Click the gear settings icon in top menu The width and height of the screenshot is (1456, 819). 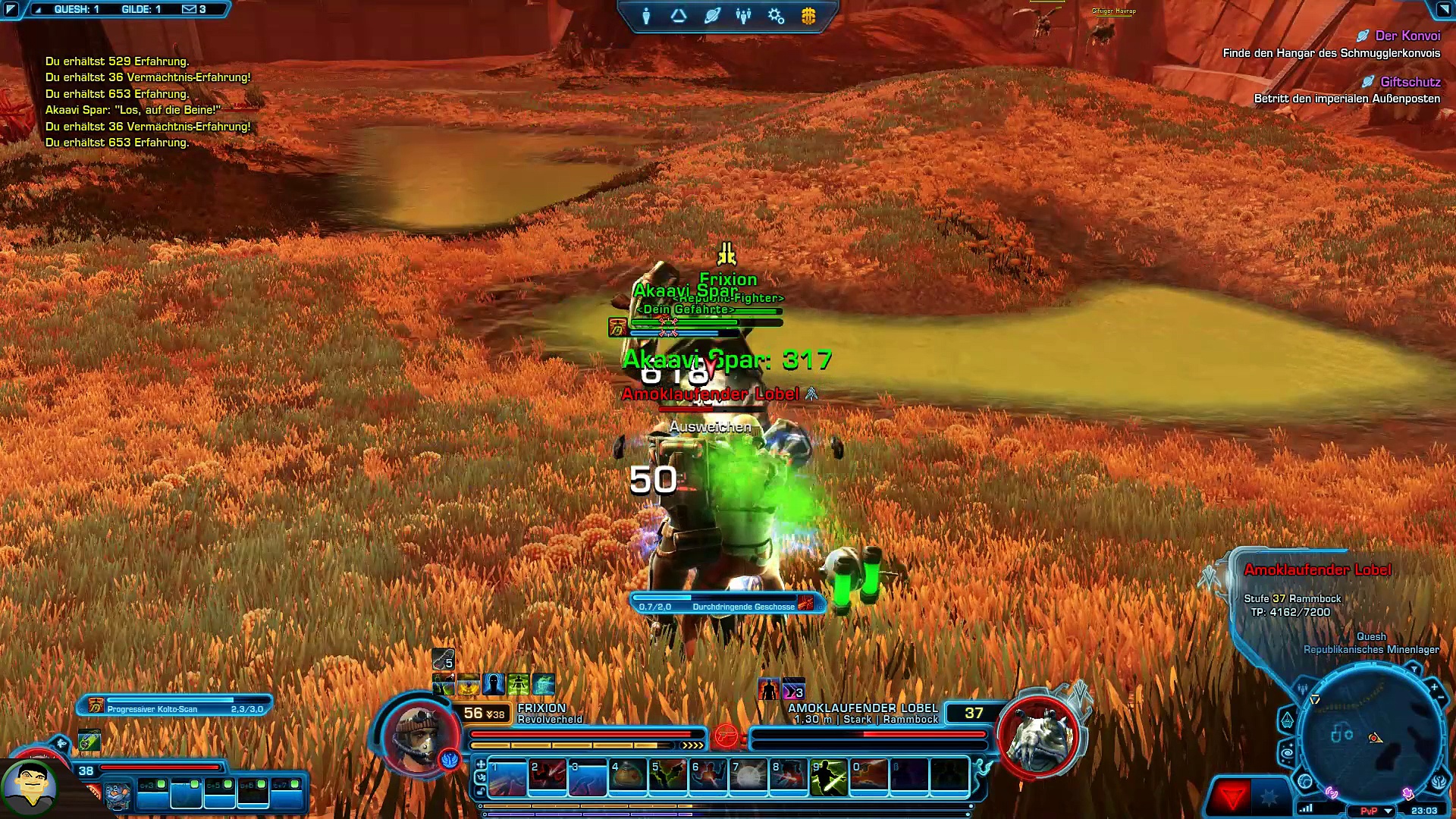click(776, 16)
